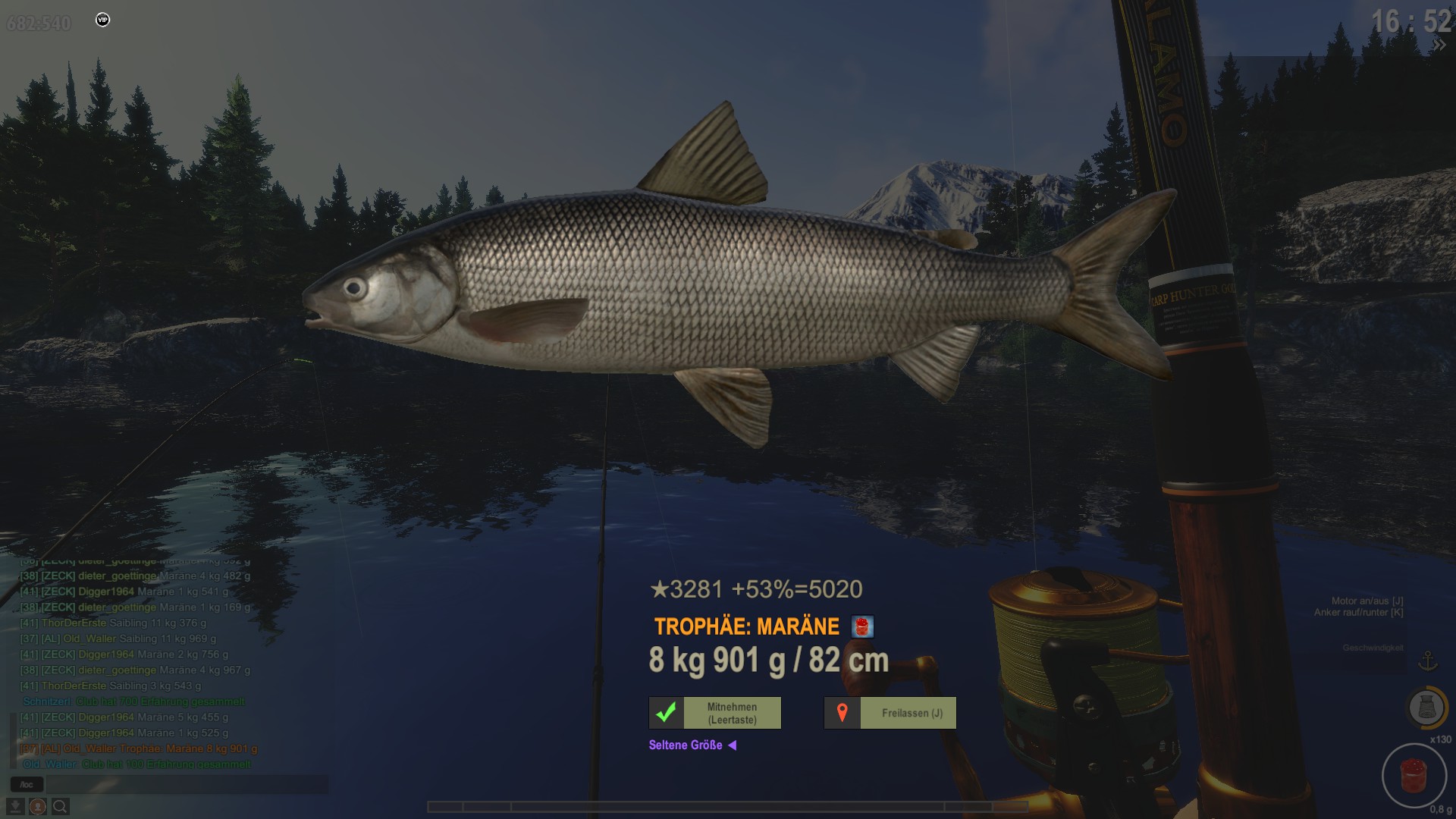Viewport: 1456px width, 819px height.
Task: Open the chat magnifier search icon
Action: pyautogui.click(x=60, y=806)
